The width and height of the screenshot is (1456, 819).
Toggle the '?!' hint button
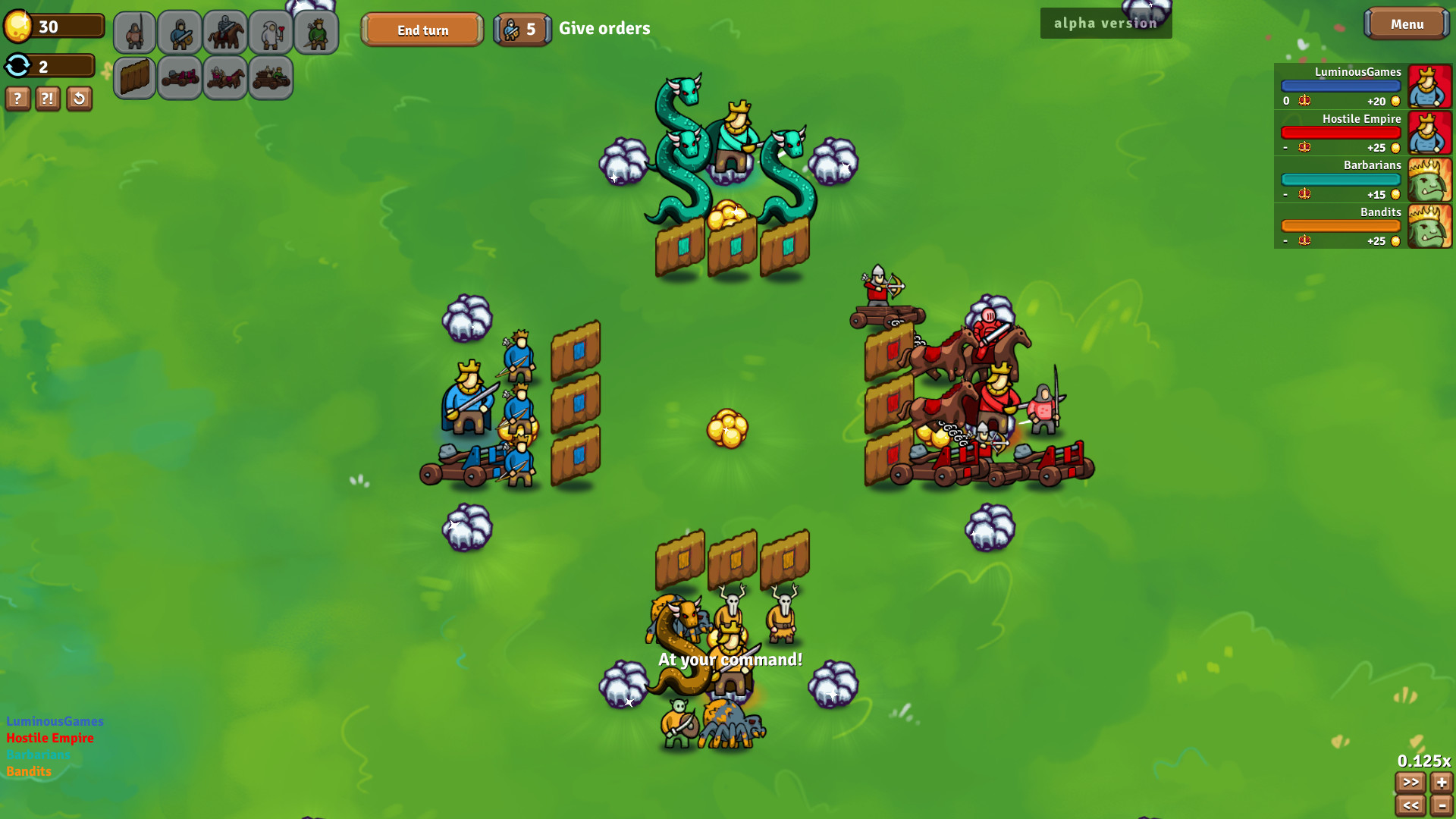[48, 99]
